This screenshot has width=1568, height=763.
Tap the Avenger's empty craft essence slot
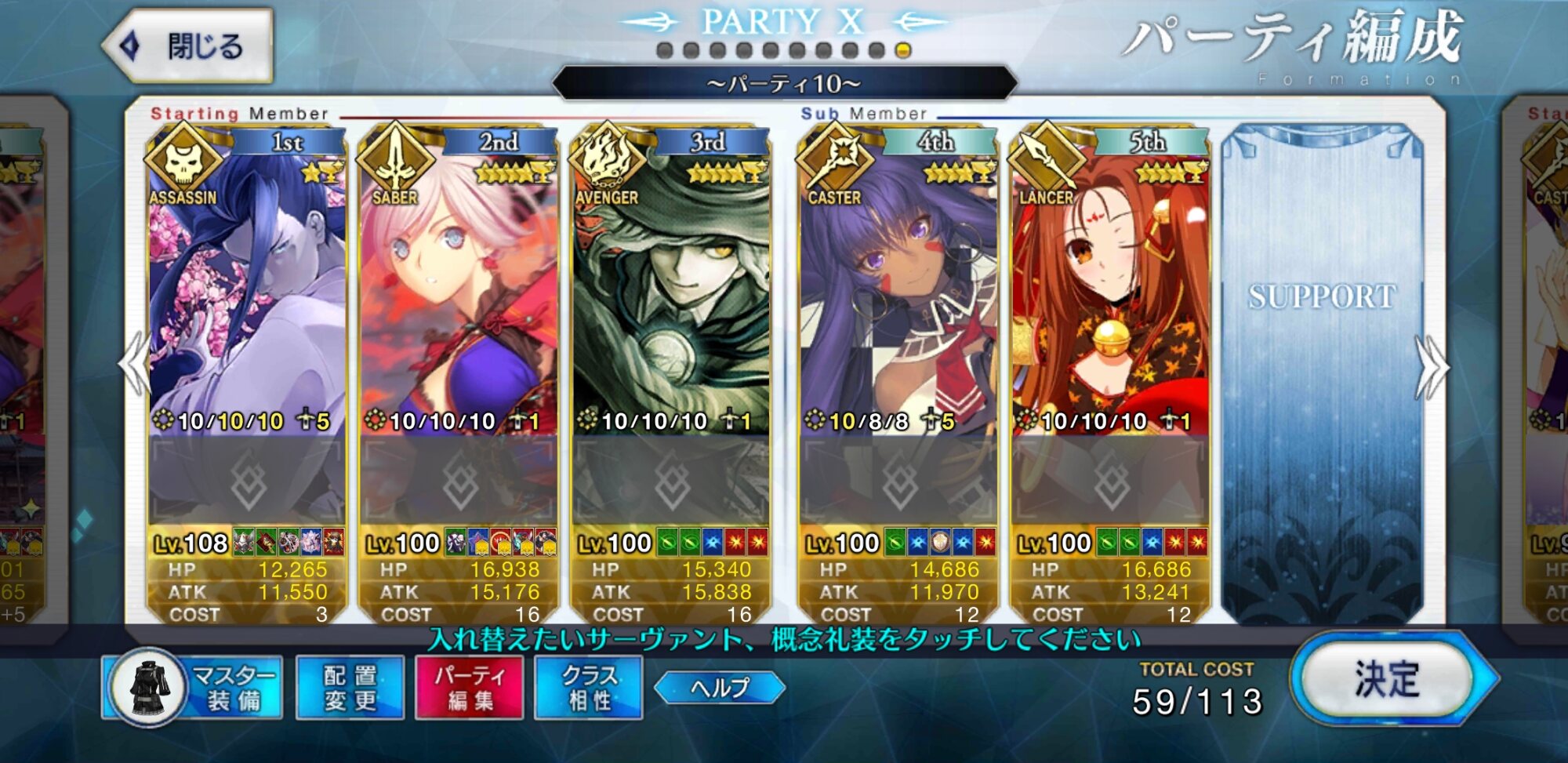click(x=671, y=480)
